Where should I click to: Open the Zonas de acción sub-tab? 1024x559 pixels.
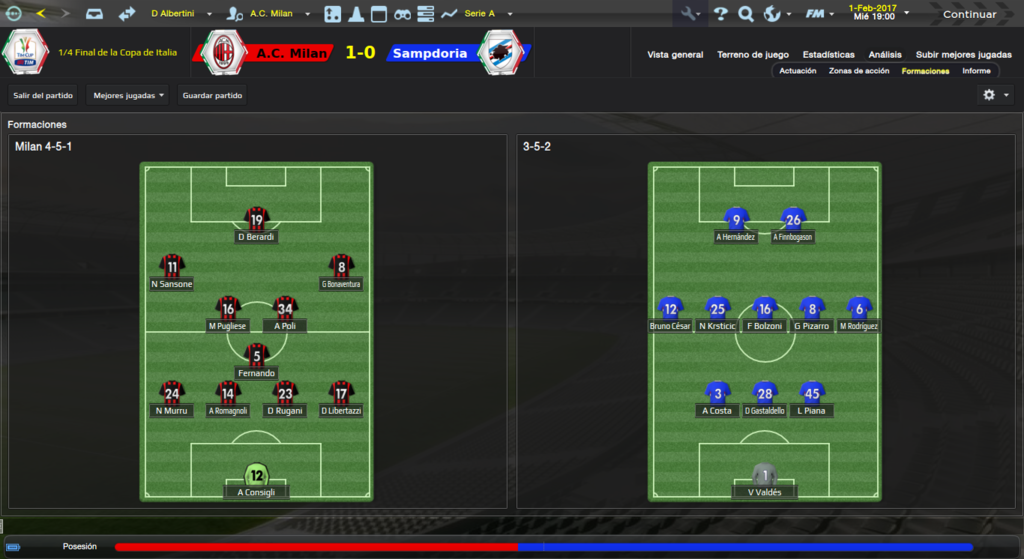[859, 71]
